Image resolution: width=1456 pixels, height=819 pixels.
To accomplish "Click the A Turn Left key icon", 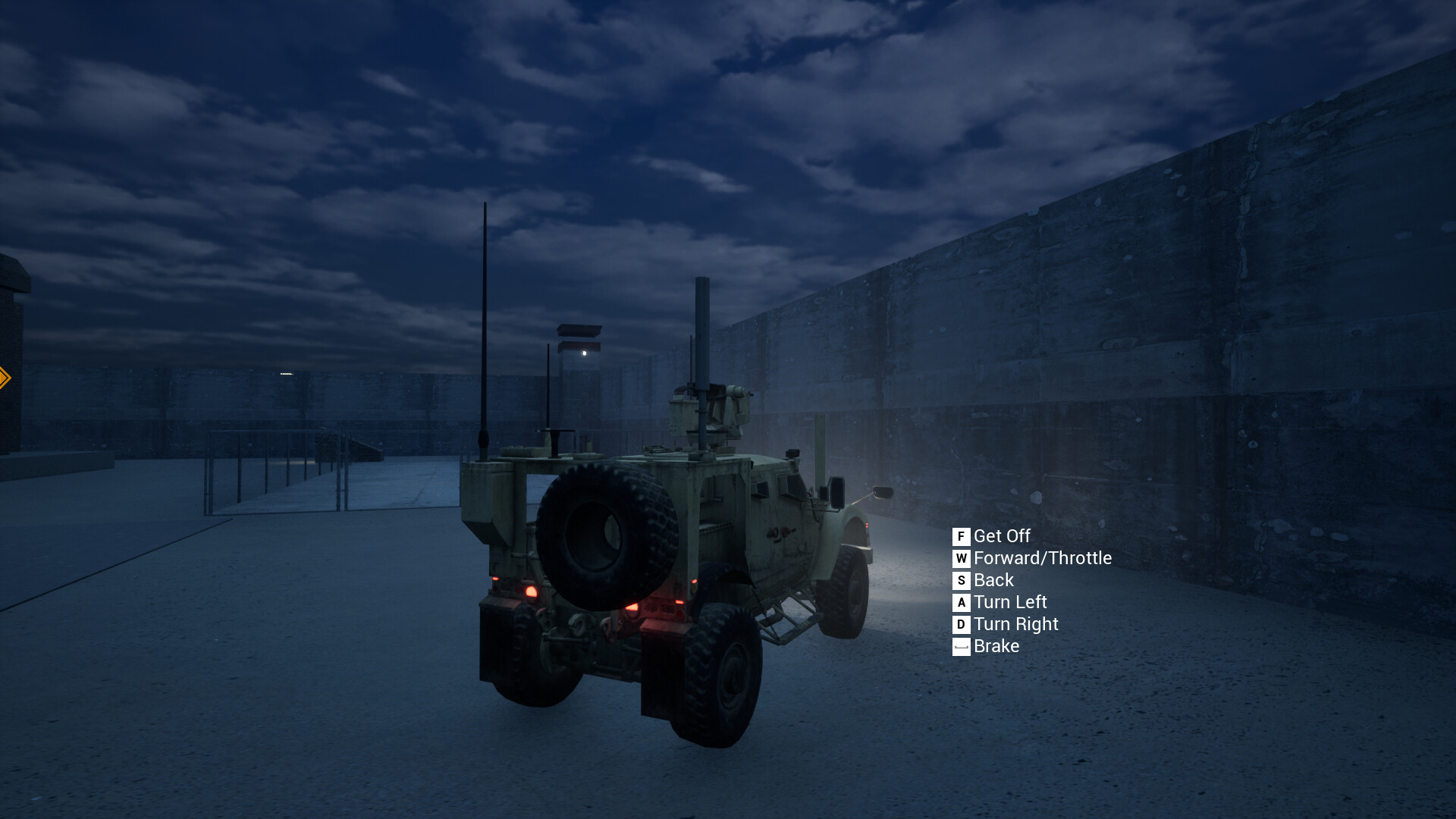I will 961,603.
